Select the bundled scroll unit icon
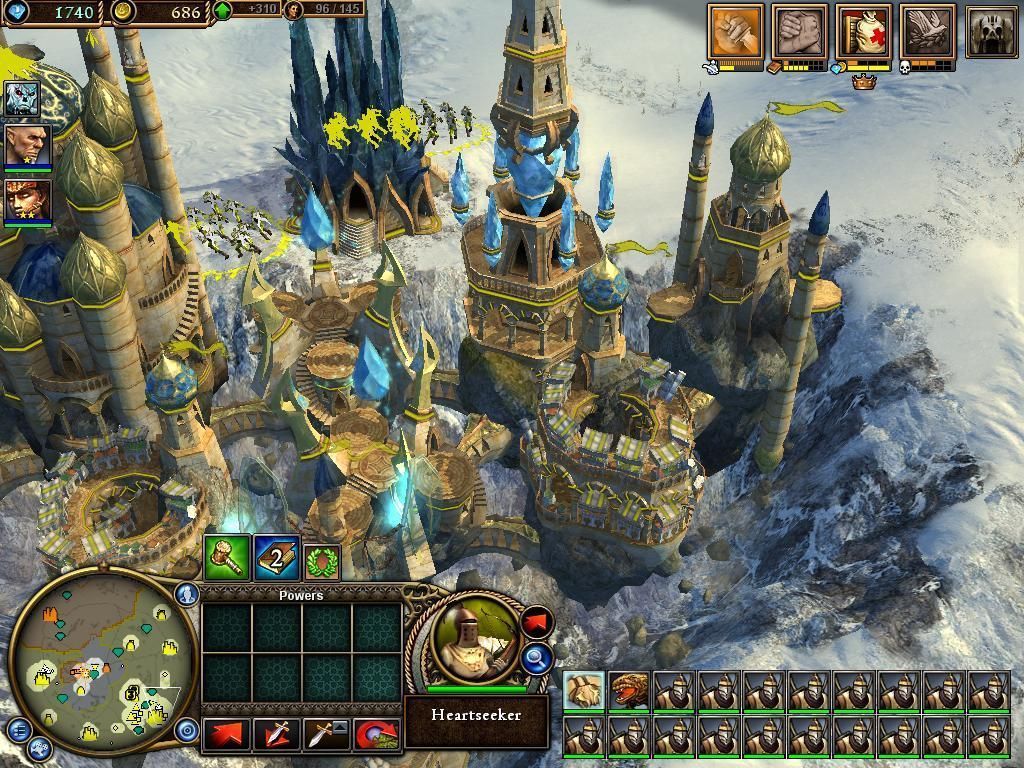The height and width of the screenshot is (768, 1024). point(583,691)
